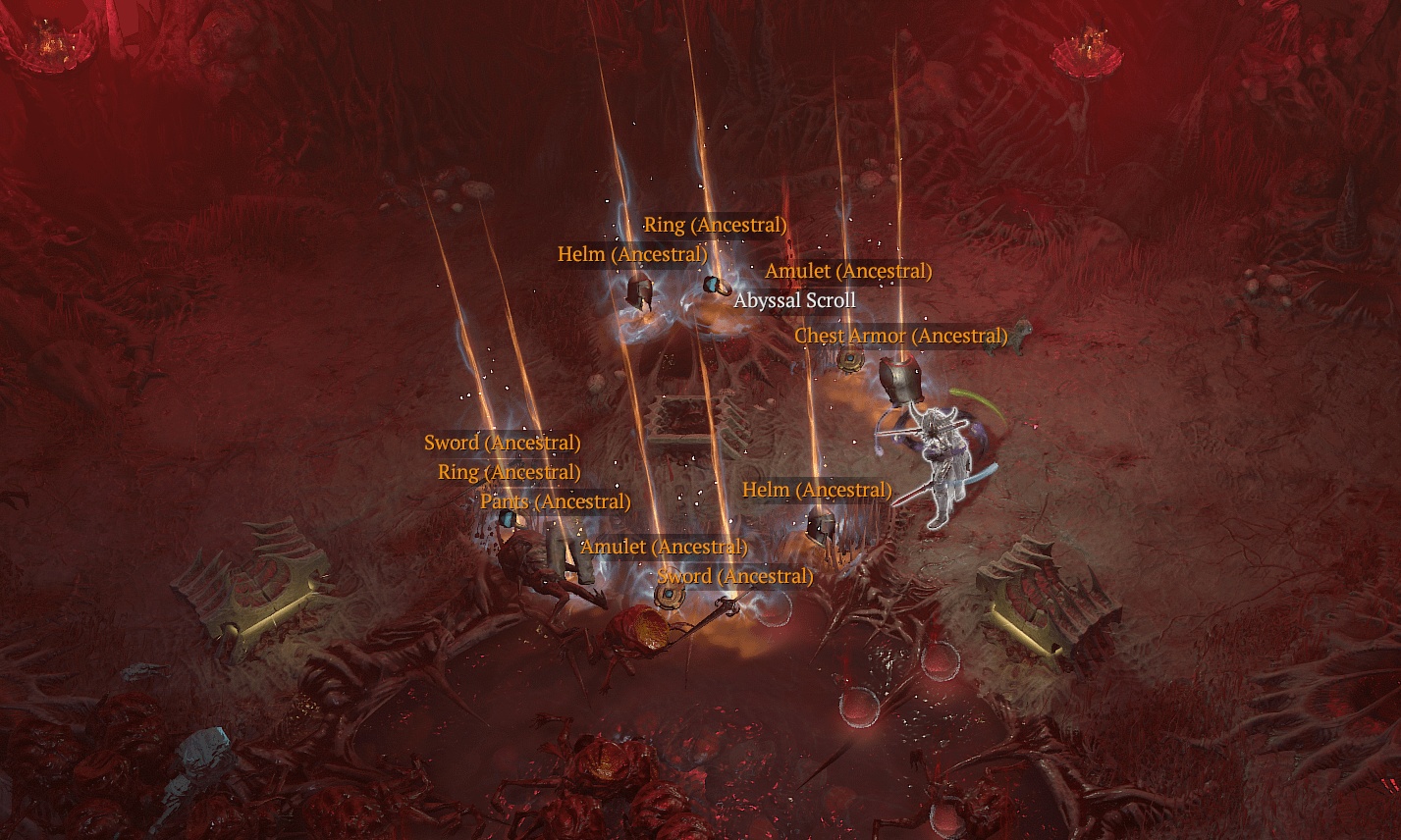Click the upper-left Sword (Ancestral) label
Image resolution: width=1401 pixels, height=840 pixels.
pyautogui.click(x=503, y=443)
